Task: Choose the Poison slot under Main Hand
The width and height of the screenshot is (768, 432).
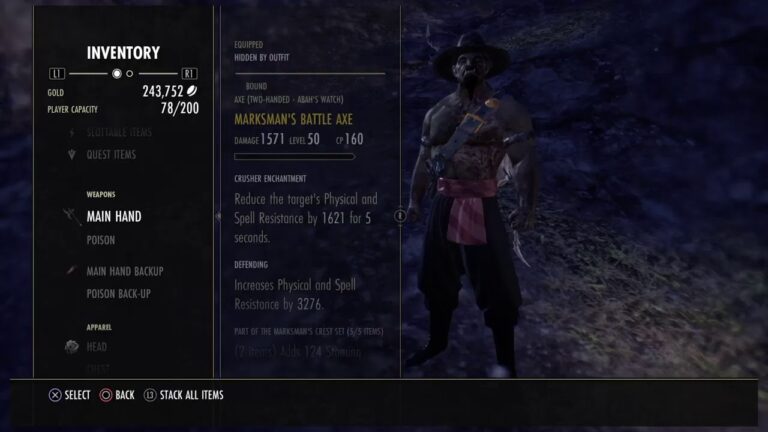Action: (101, 240)
